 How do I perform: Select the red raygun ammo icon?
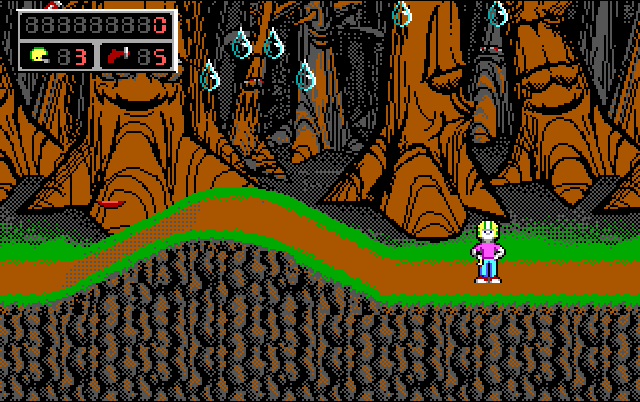pyautogui.click(x=117, y=55)
